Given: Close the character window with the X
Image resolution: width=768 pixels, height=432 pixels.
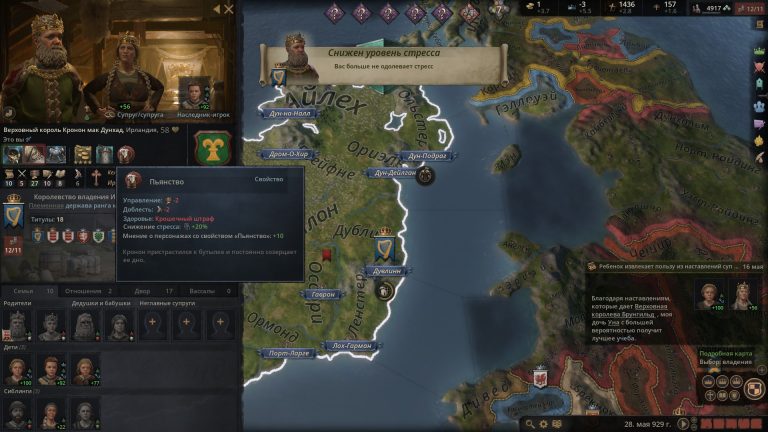Looking at the screenshot, I should [x=229, y=9].
